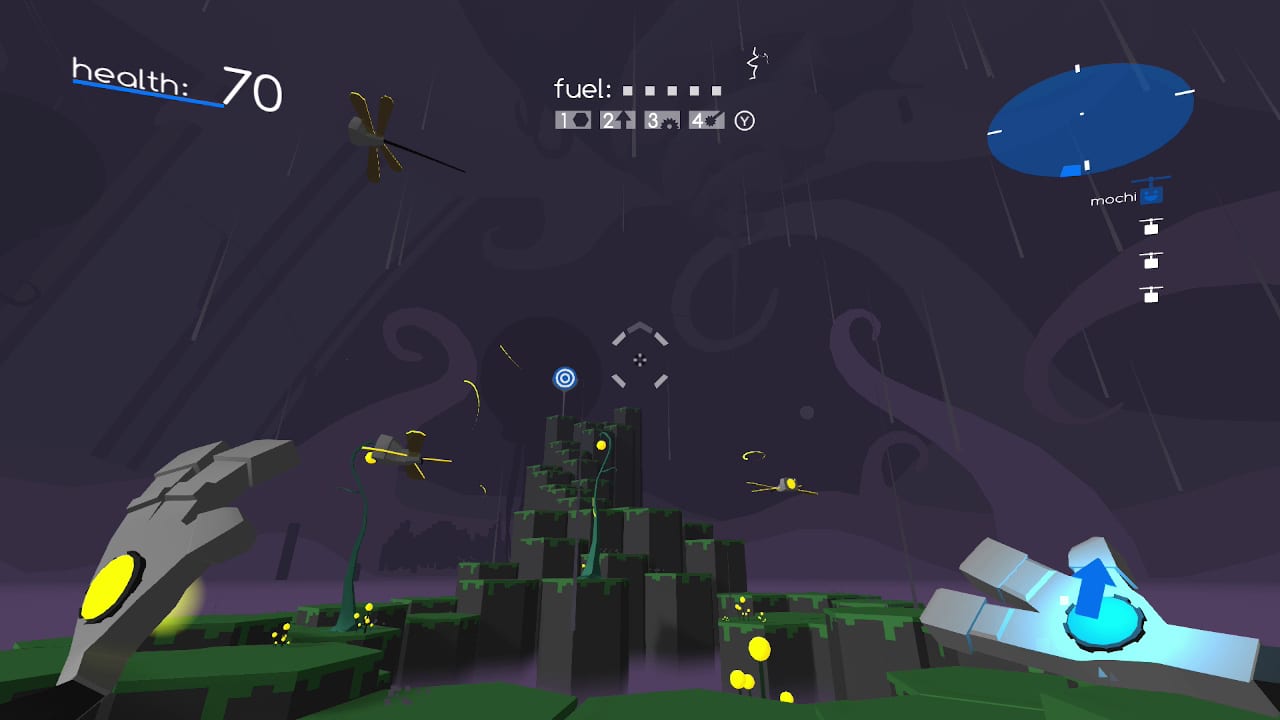Viewport: 1280px width, 720px height.
Task: Click the bottom white spare helicopter icon
Action: click(x=1150, y=295)
